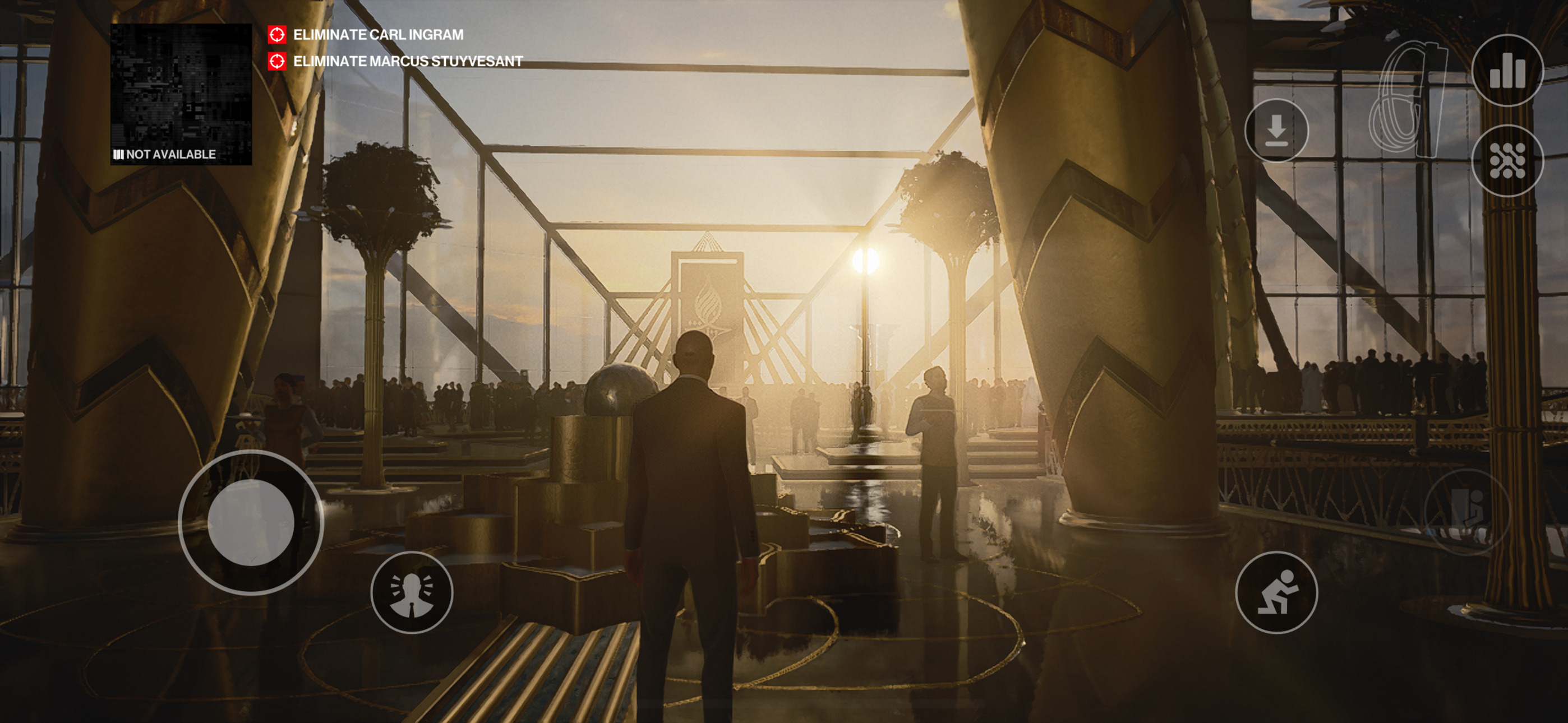The image size is (1568, 723).
Task: Open the bar chart icon button
Action: point(1506,71)
